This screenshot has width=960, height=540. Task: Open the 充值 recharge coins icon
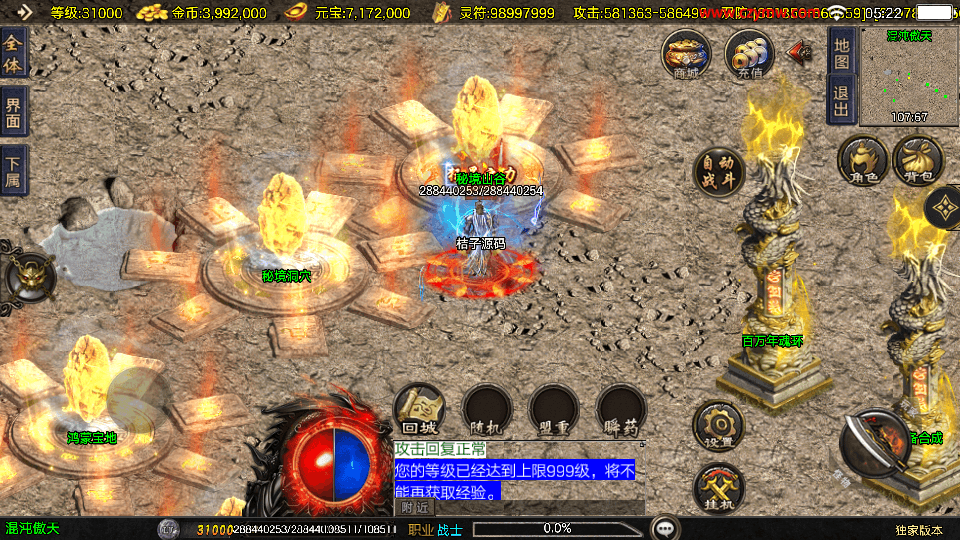click(749, 54)
